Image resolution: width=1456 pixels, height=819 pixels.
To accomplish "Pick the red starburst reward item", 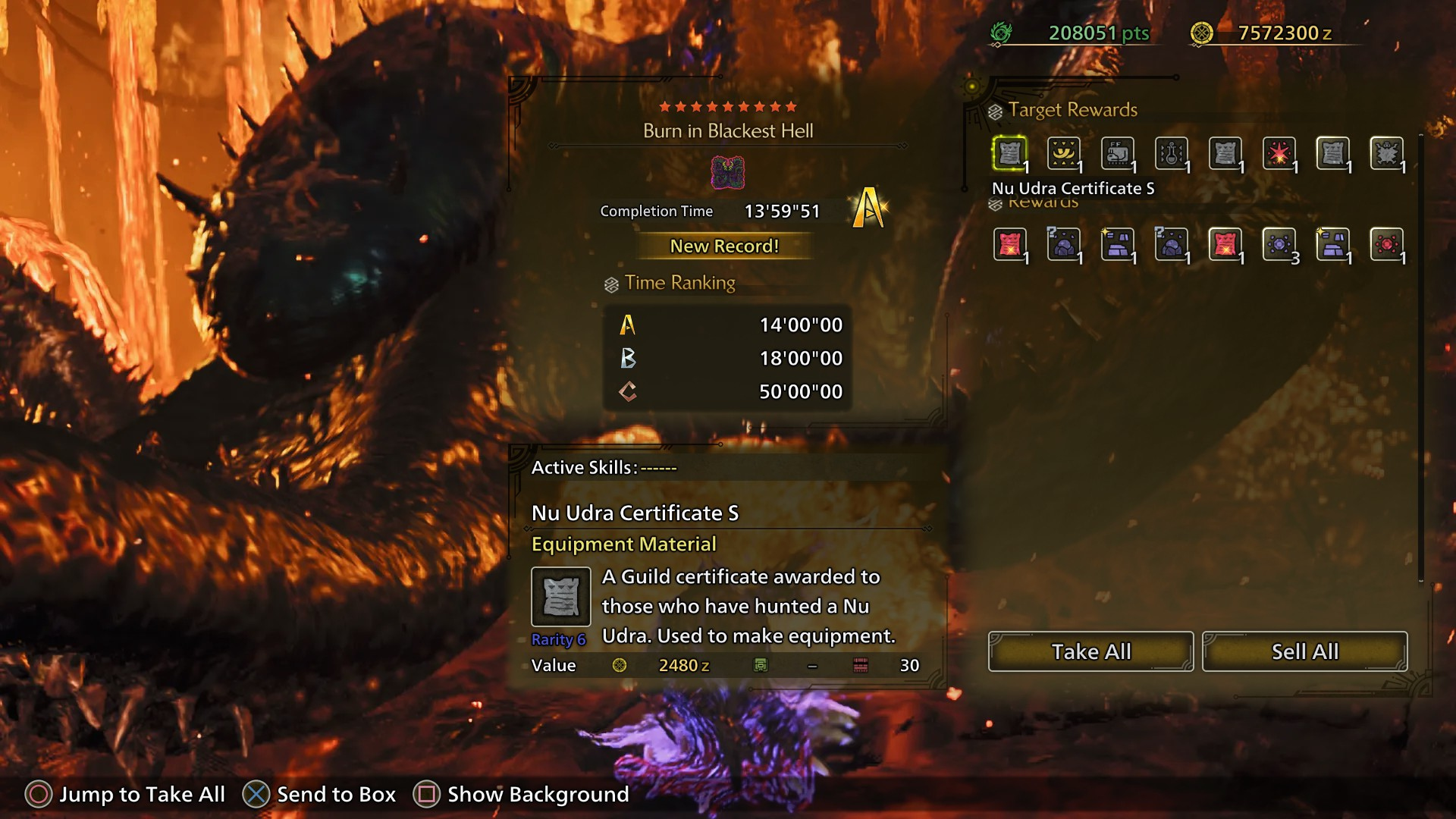I will (1279, 154).
